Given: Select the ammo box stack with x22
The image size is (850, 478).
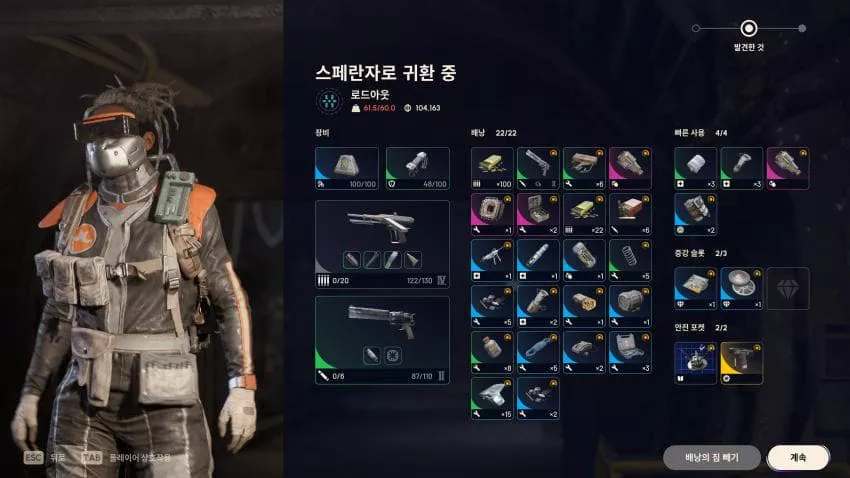Looking at the screenshot, I should click(584, 214).
